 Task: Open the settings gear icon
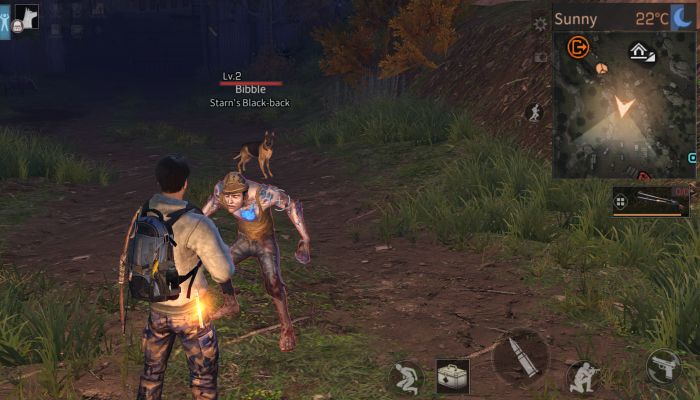click(x=541, y=23)
